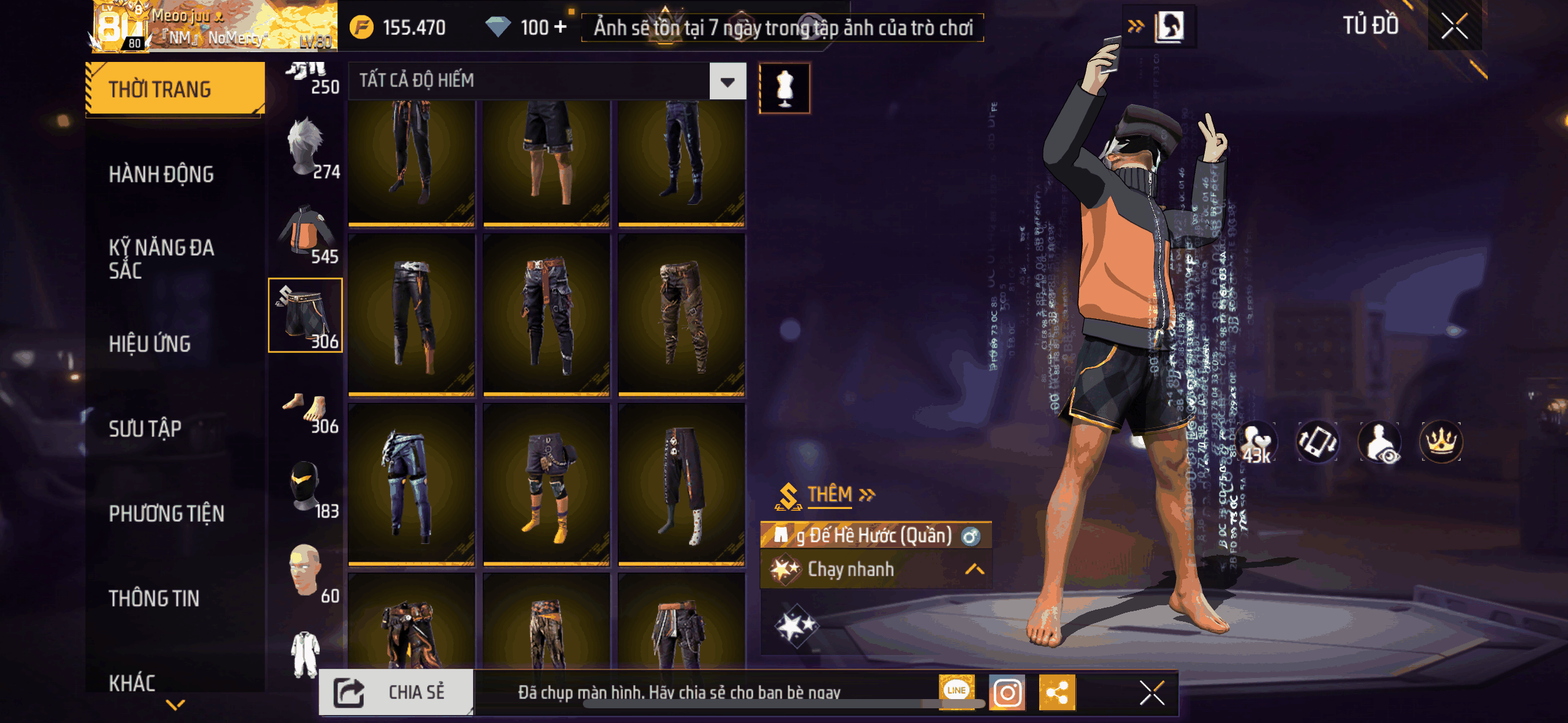Choose the jacket category with 545 items
Screen dimensions: 1568x723
pyautogui.click(x=307, y=233)
